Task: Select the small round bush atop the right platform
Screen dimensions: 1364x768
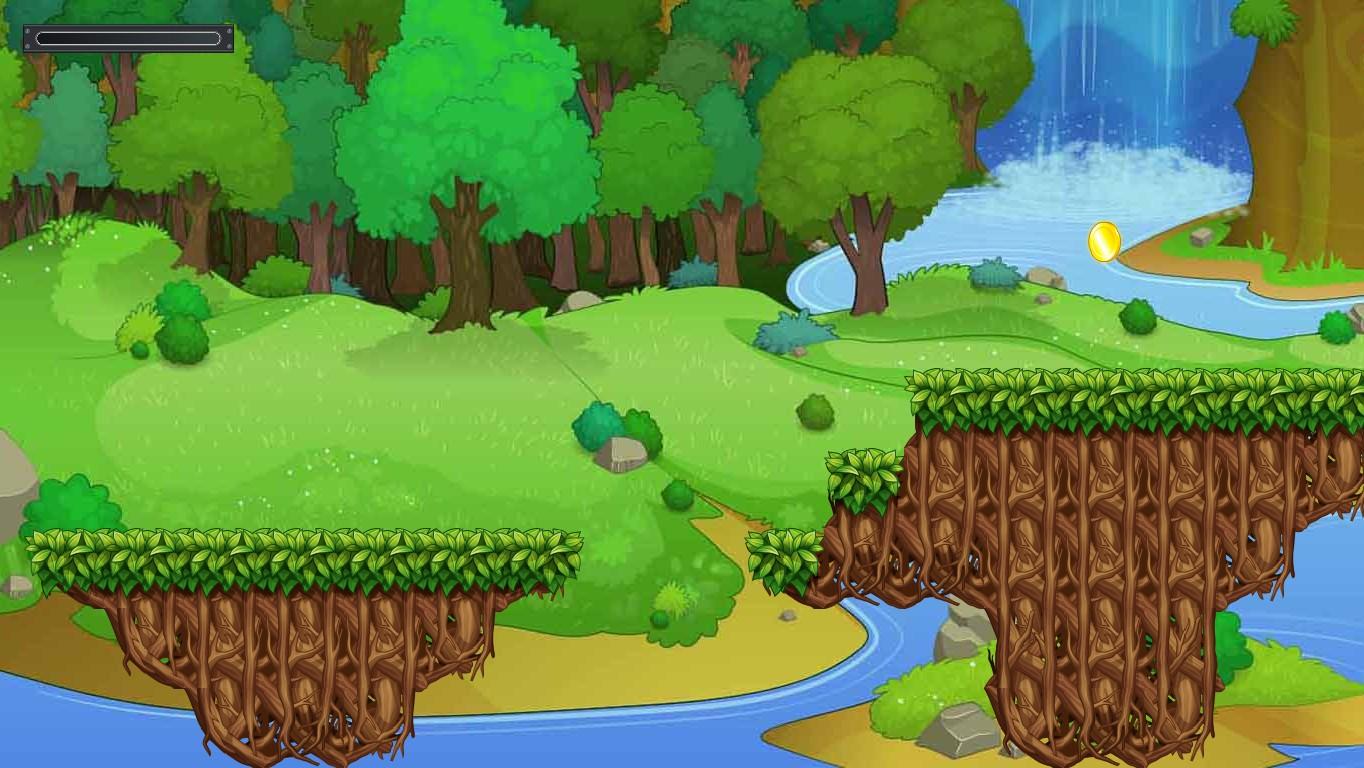Action: tap(1140, 316)
